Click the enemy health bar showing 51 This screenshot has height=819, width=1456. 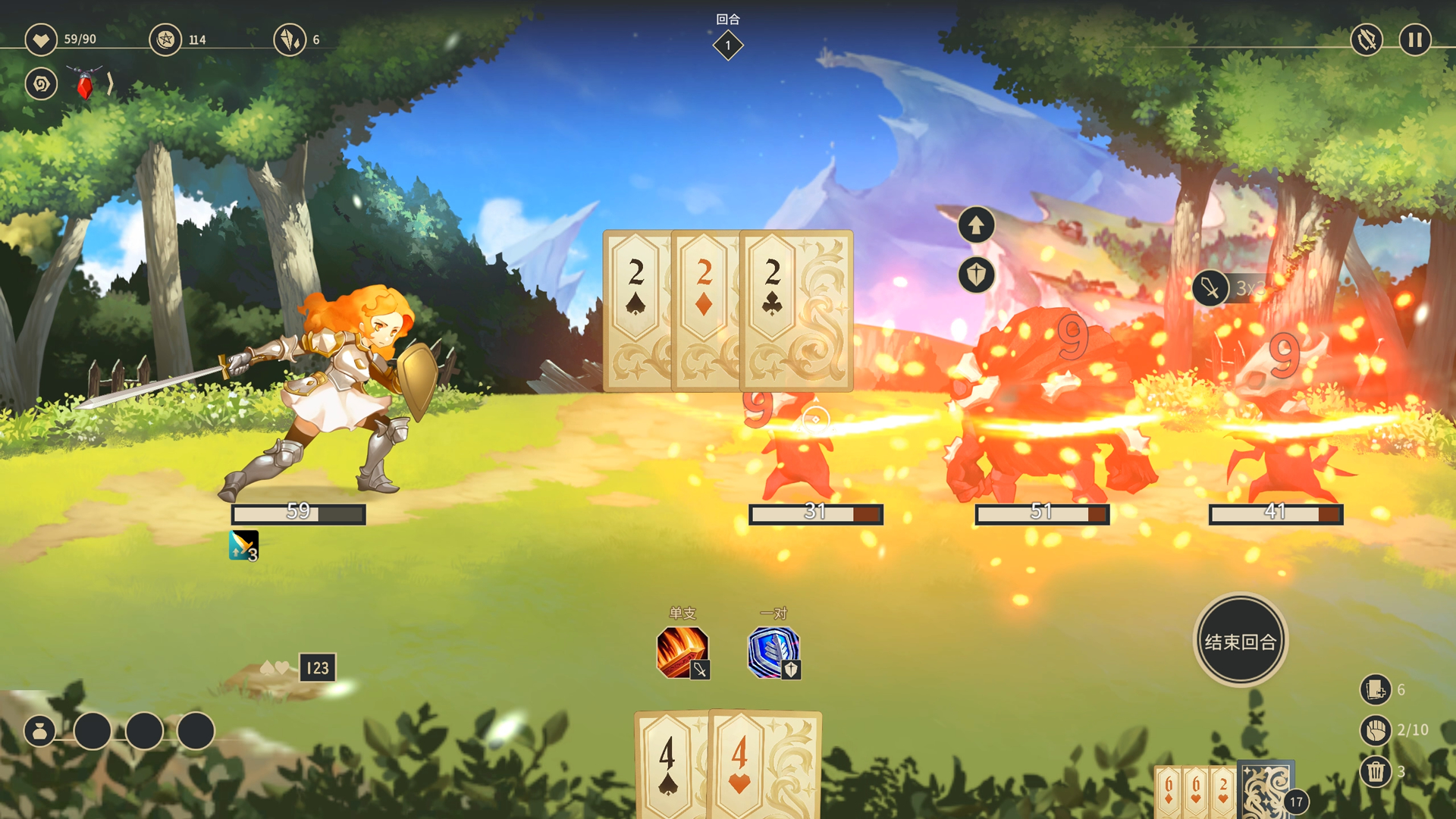pos(1040,513)
